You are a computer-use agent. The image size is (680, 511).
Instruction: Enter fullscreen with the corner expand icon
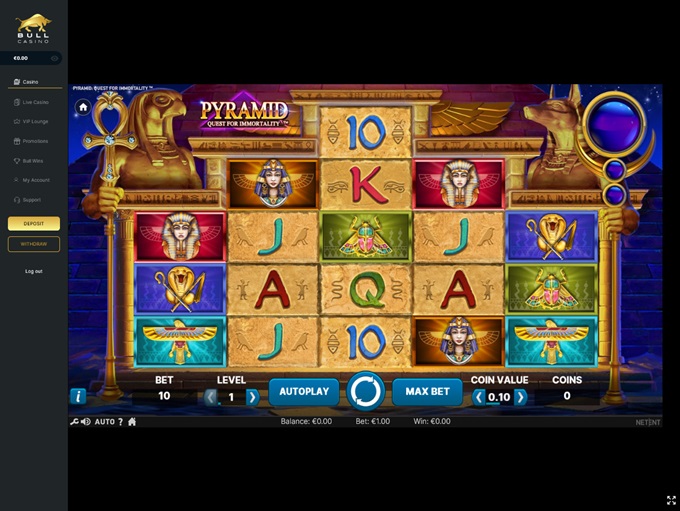[x=671, y=501]
